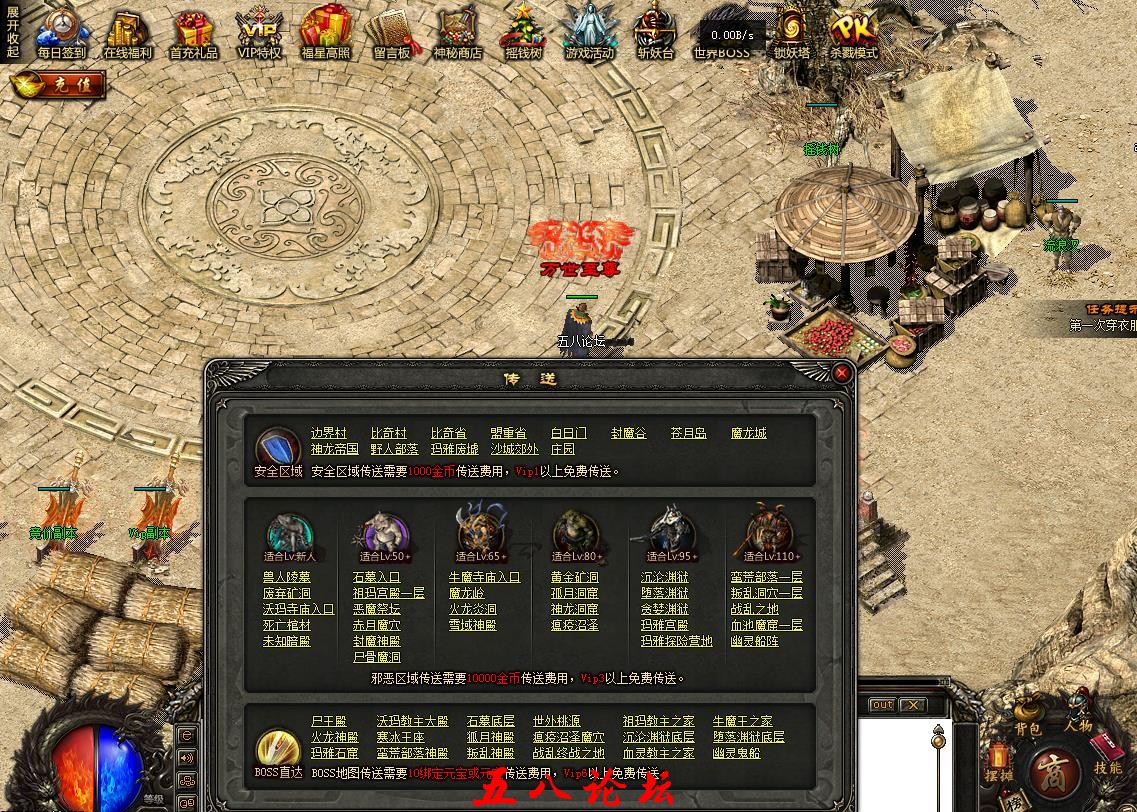Teleport to 牛魔寺庙入口
Image resolution: width=1137 pixels, height=812 pixels.
[484, 577]
